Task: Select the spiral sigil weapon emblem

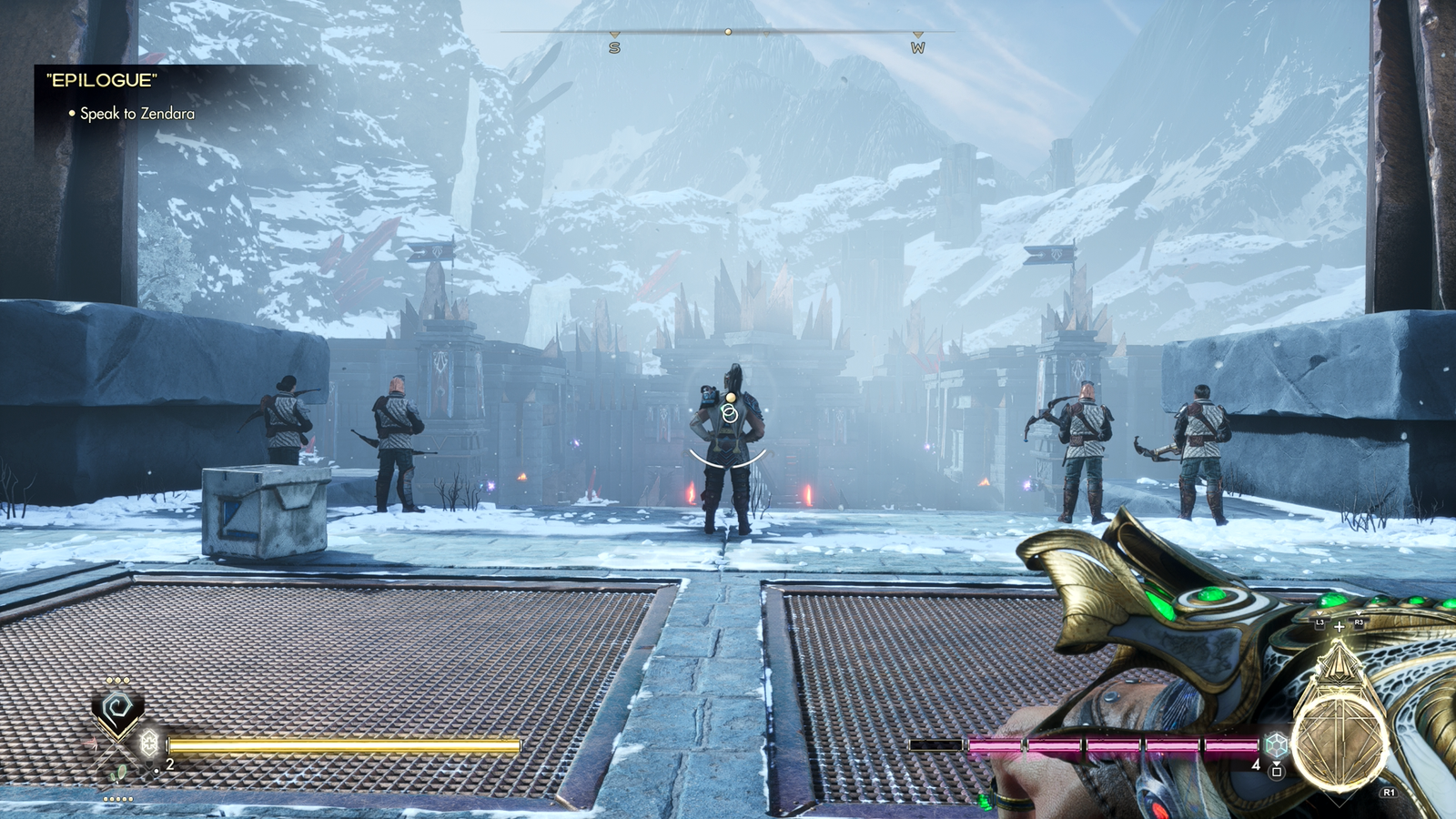Action: [116, 705]
